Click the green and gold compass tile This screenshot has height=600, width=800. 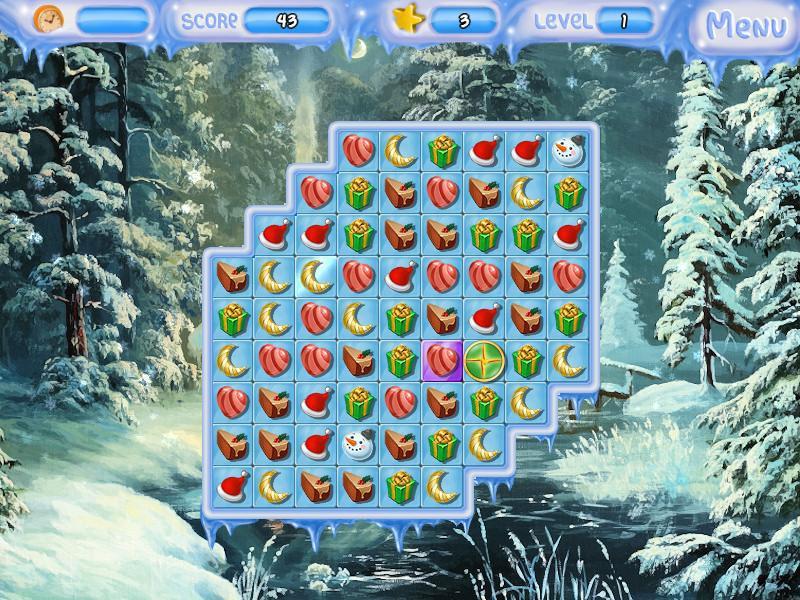click(484, 360)
